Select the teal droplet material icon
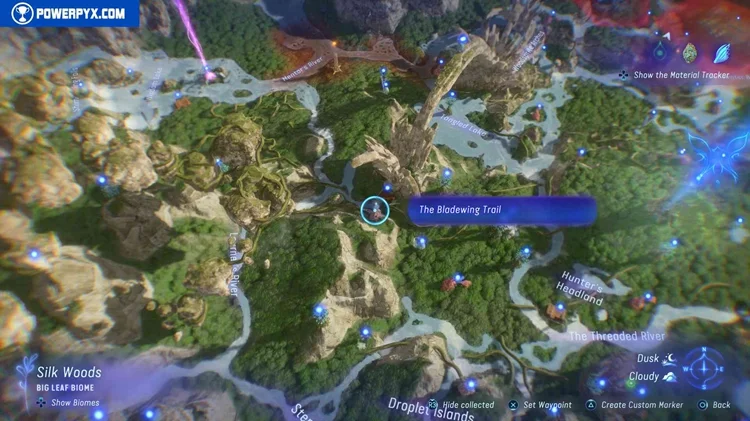 pos(661,51)
